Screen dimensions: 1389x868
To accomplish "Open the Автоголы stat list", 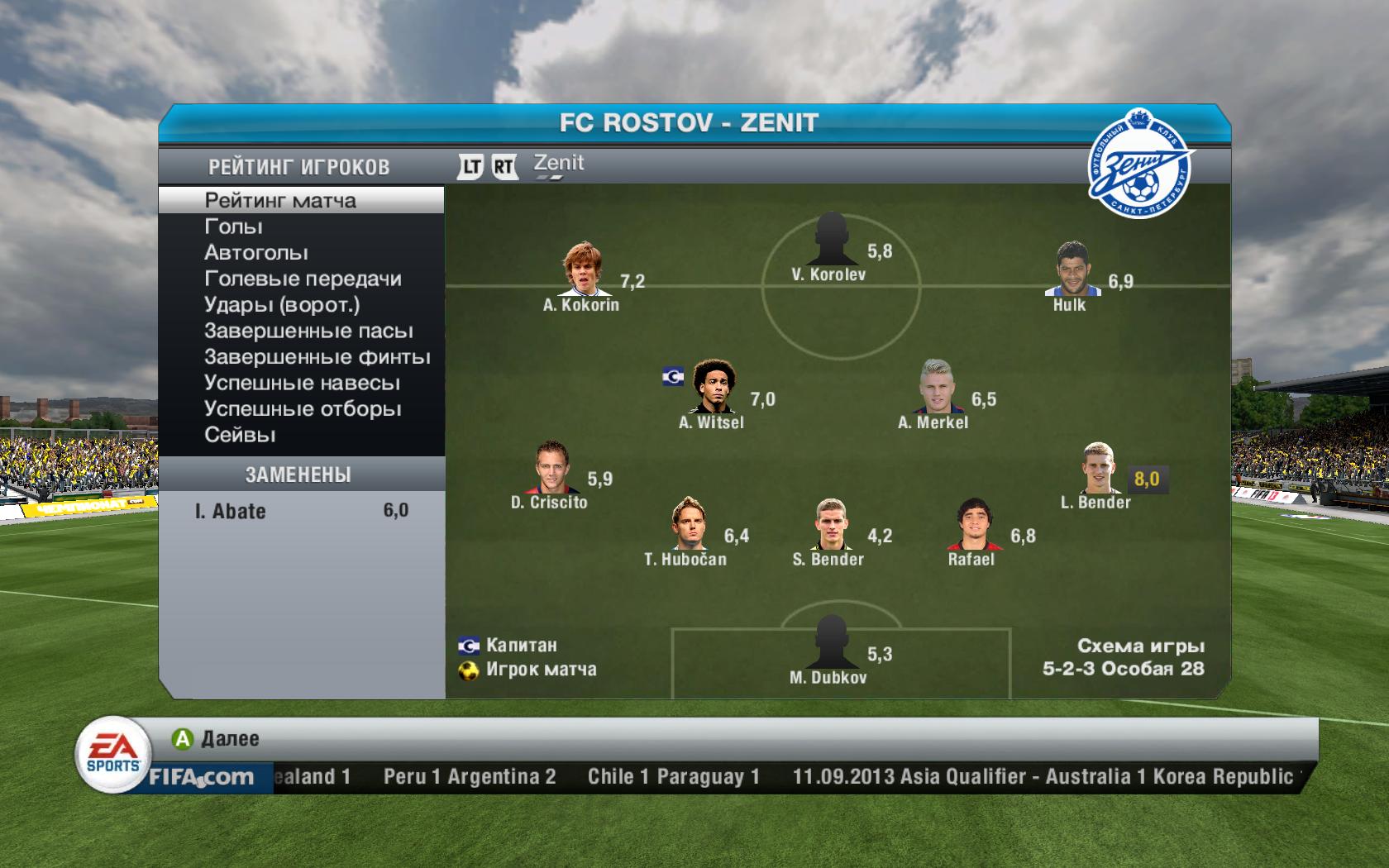I will (255, 252).
